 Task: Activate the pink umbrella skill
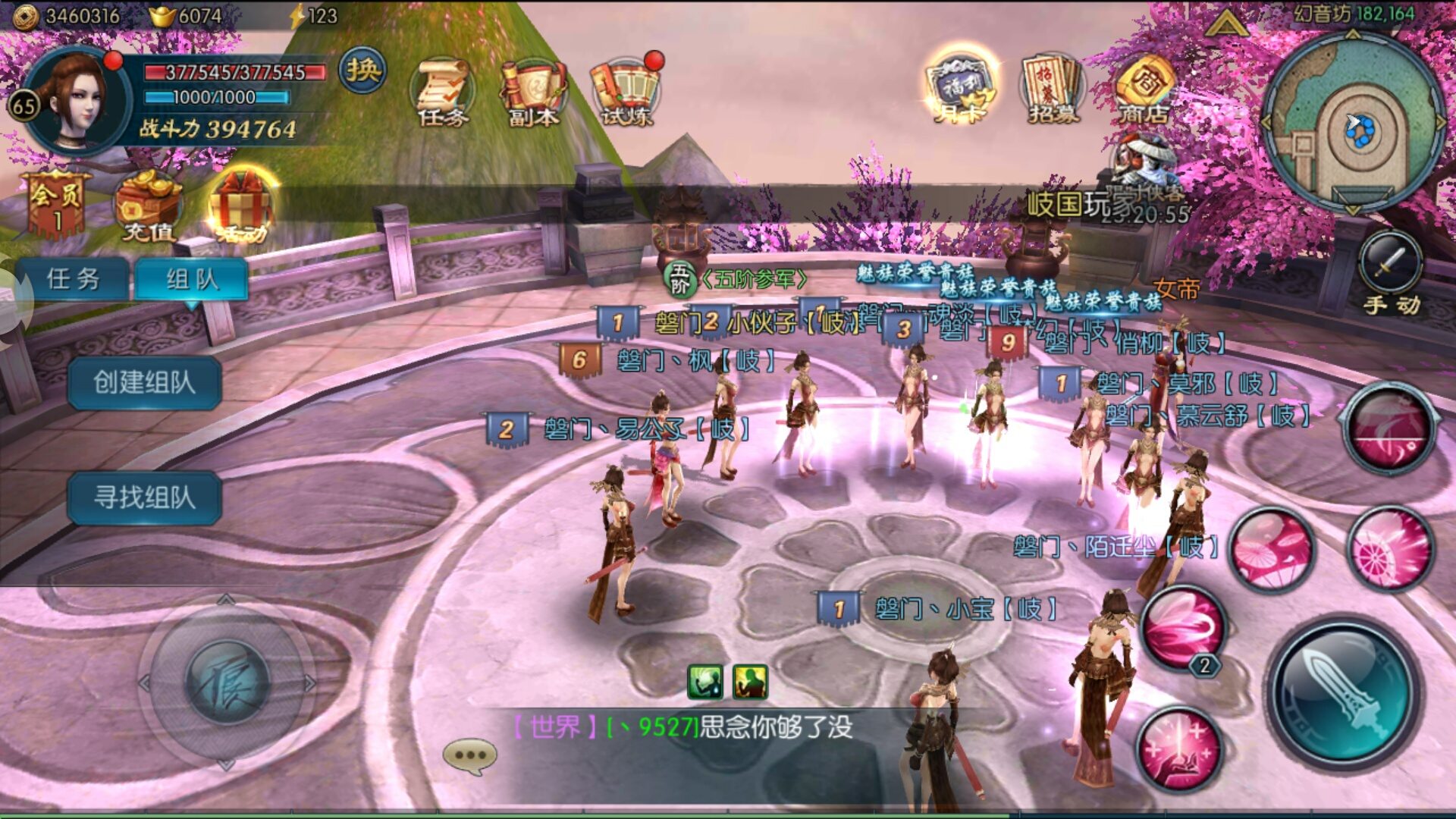click(1272, 548)
